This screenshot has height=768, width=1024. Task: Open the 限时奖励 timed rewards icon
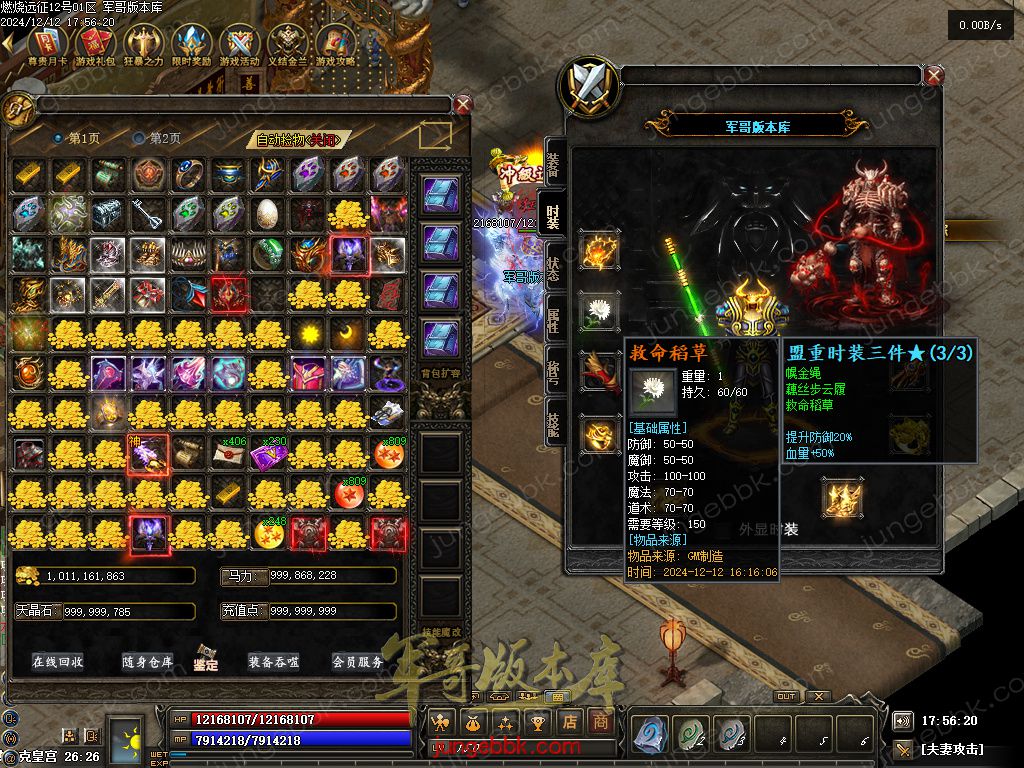(191, 43)
